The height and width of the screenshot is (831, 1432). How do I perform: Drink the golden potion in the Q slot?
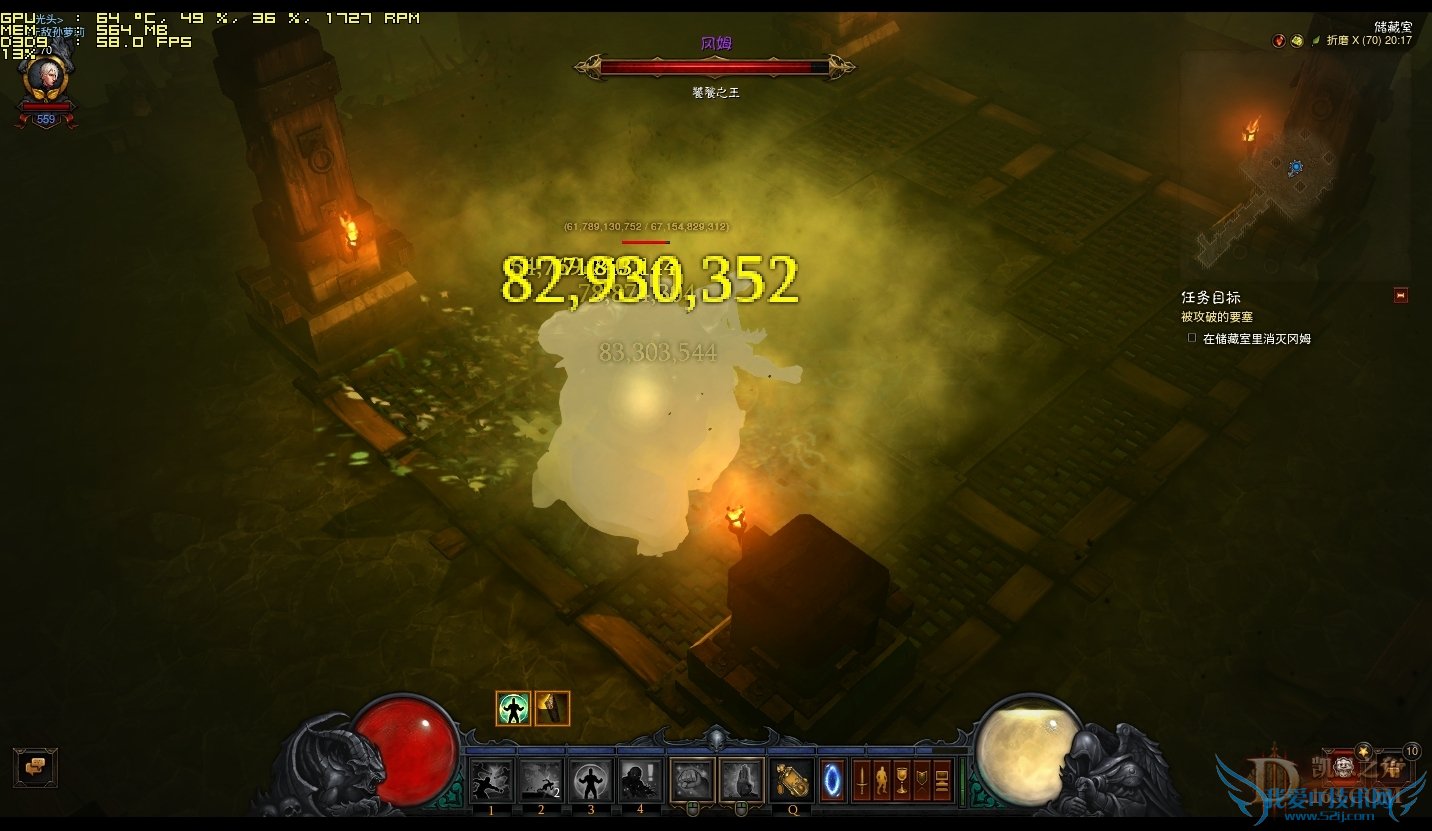tap(793, 780)
